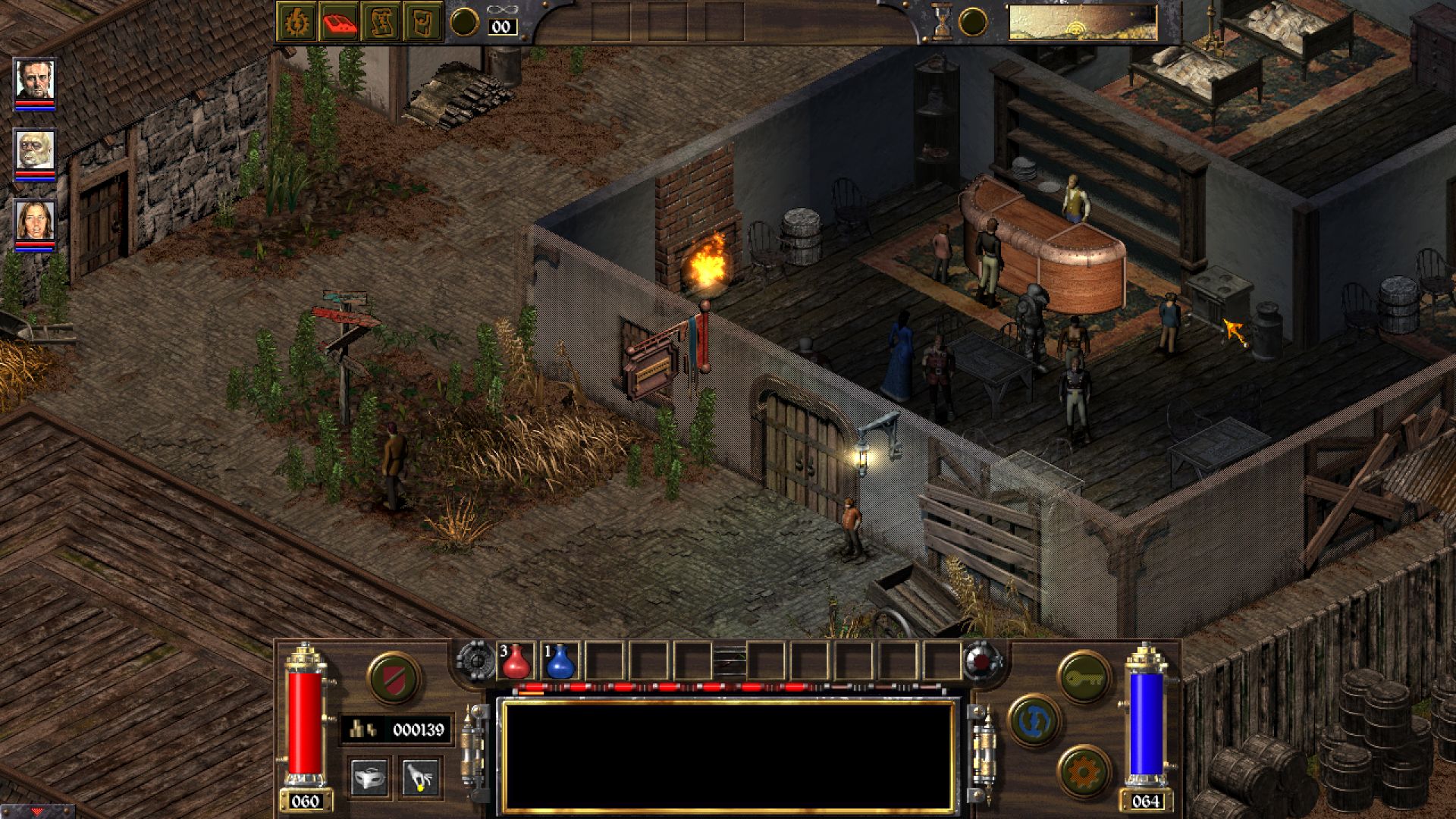Screen dimensions: 1456x819
Task: Open the inventory figure icon
Action: [423, 23]
